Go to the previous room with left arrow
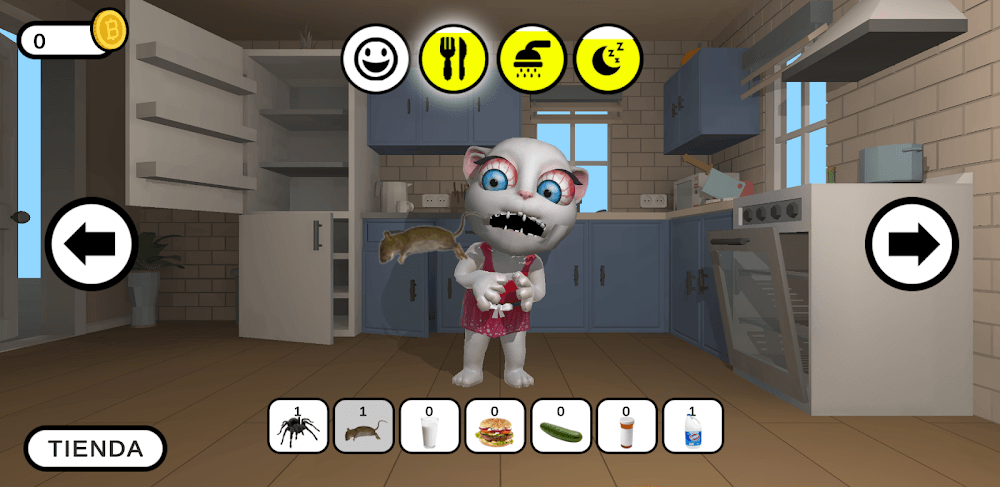1000x487 pixels. pyautogui.click(x=91, y=244)
